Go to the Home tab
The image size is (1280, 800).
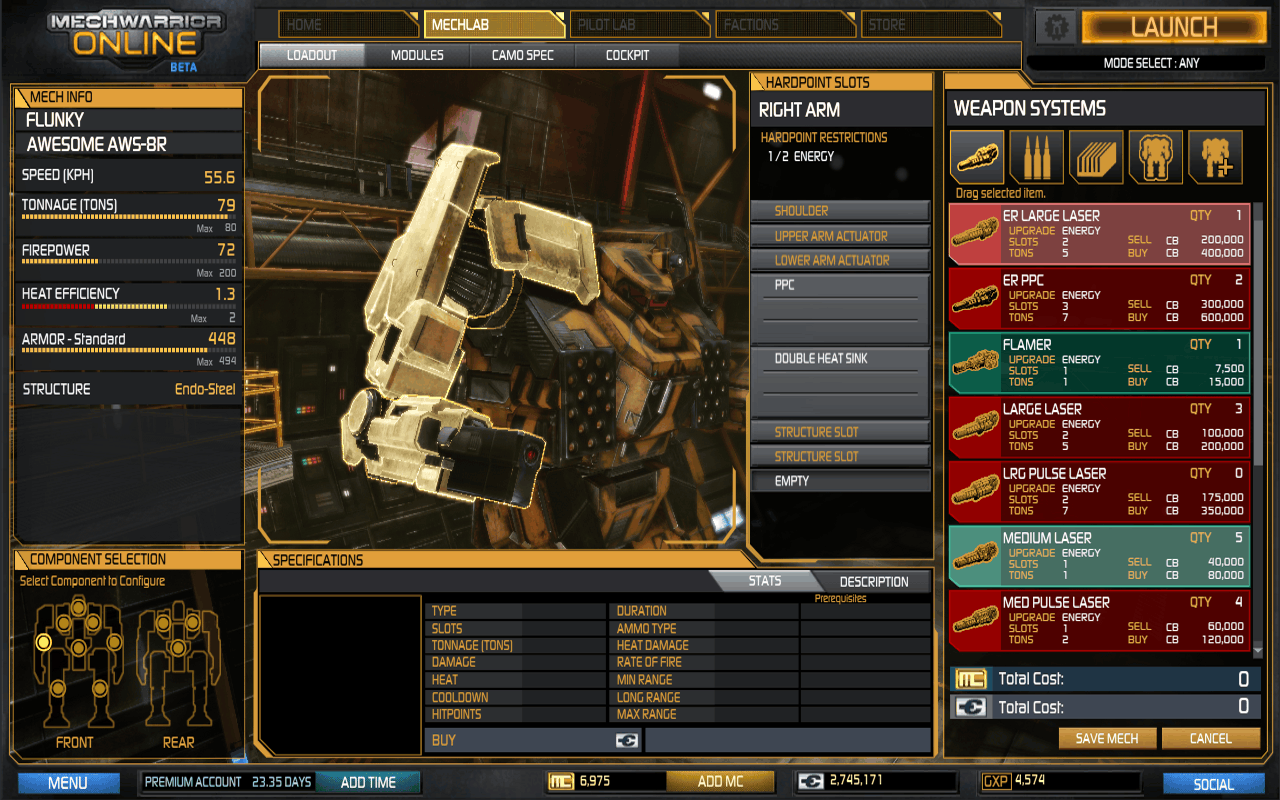346,24
